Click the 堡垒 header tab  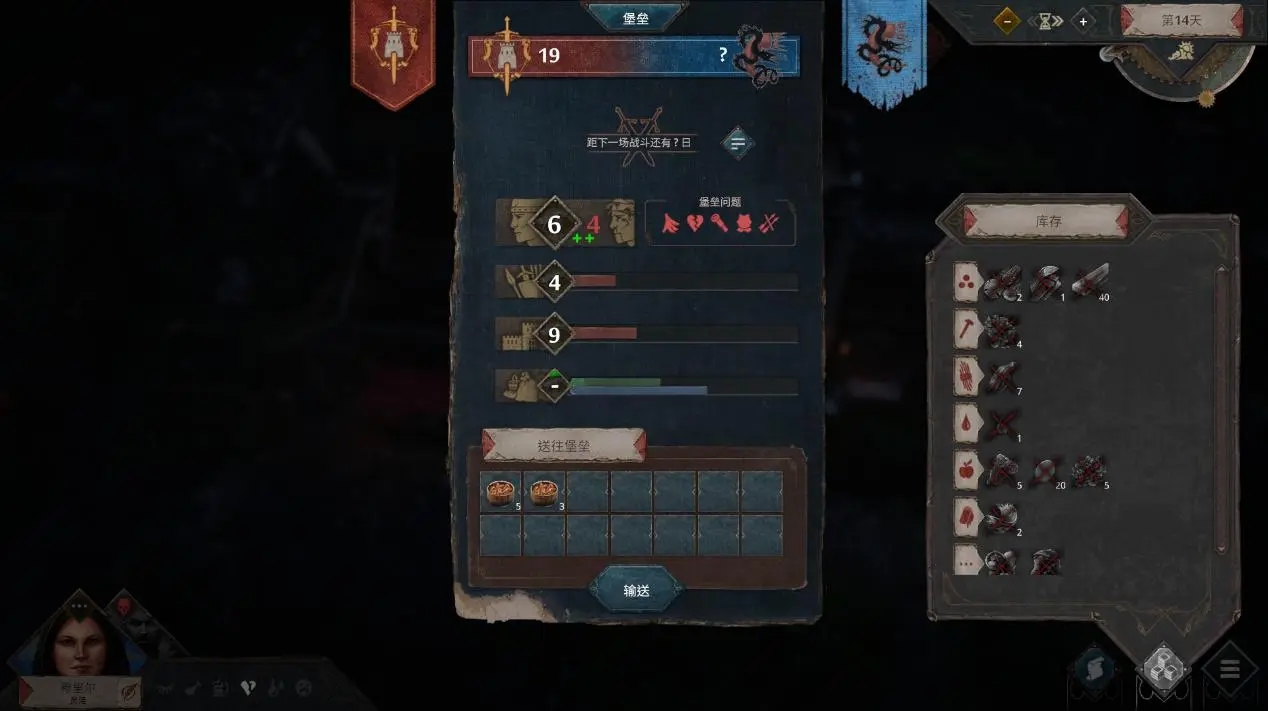[x=636, y=17]
